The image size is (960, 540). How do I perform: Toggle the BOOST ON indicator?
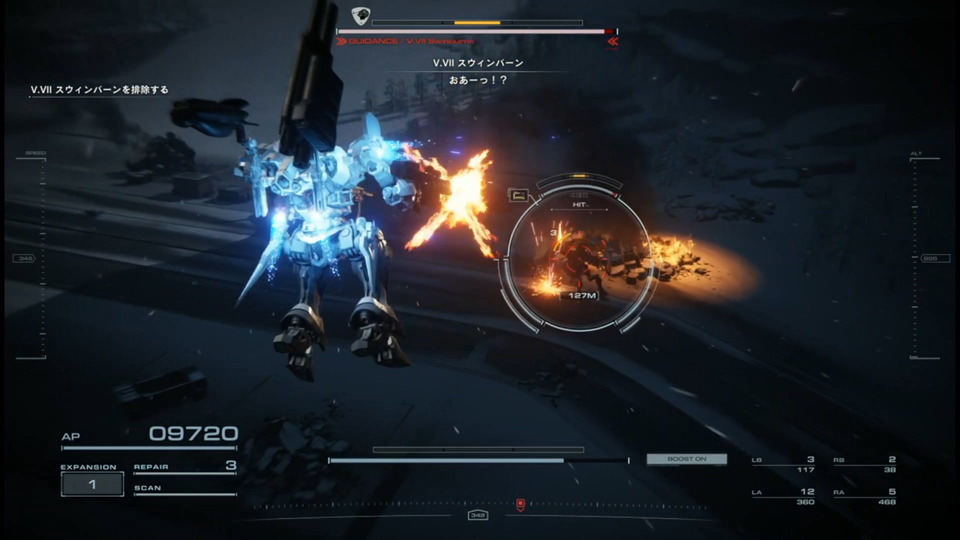[x=686, y=459]
